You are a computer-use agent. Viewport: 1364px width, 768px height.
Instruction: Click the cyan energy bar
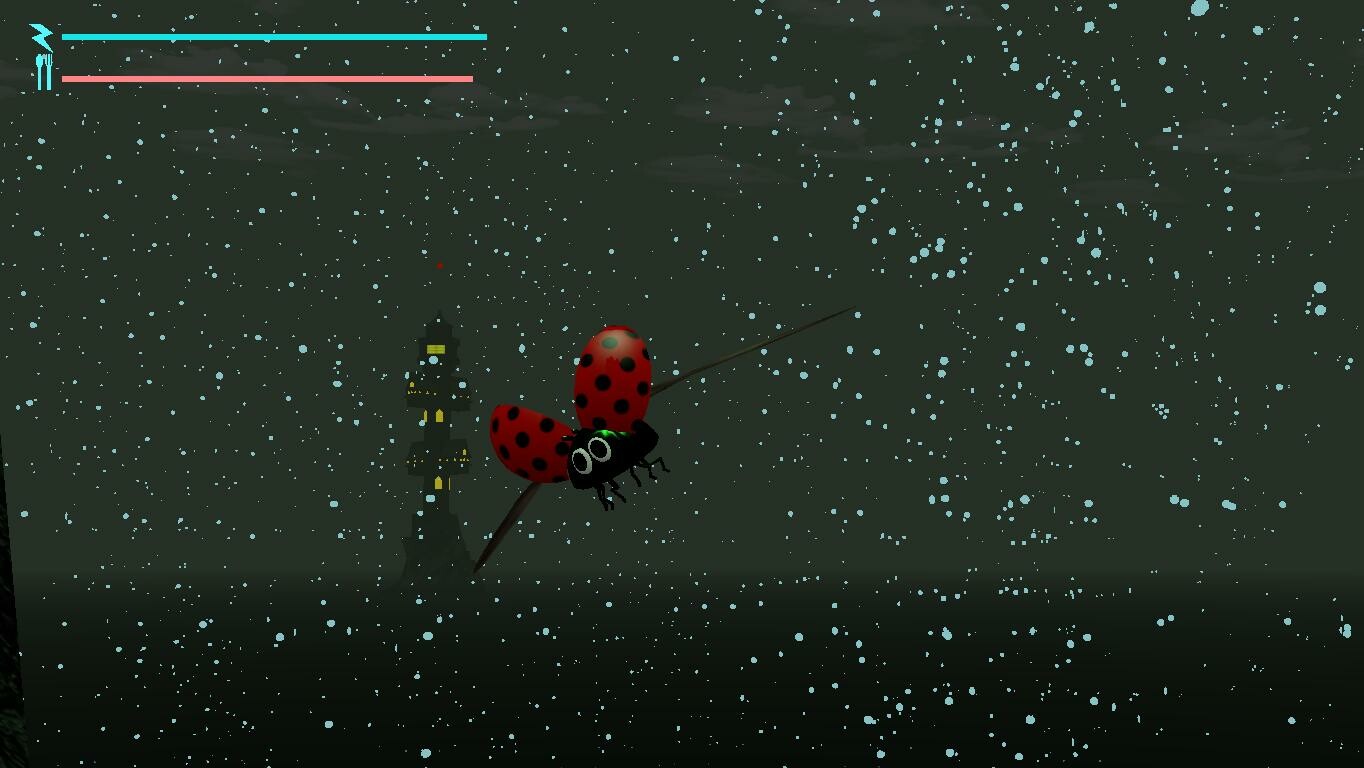pyautogui.click(x=270, y=36)
